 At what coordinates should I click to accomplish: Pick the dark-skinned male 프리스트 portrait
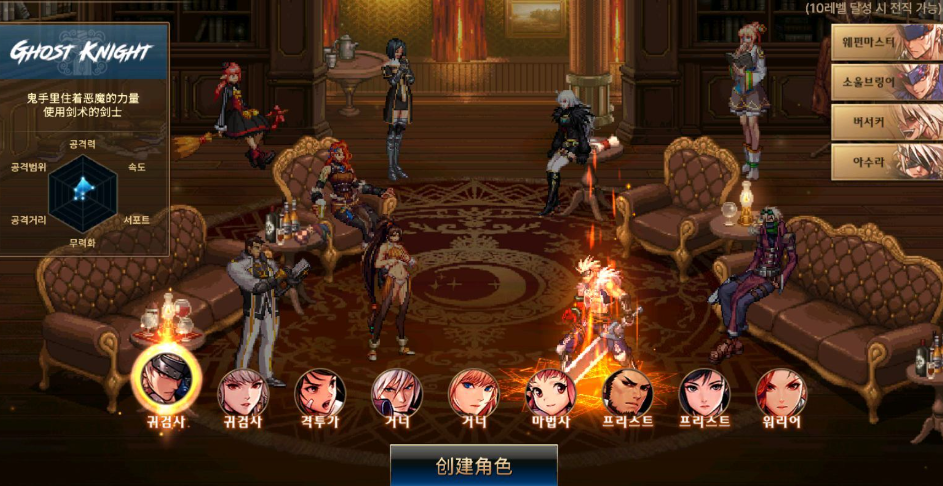(628, 391)
